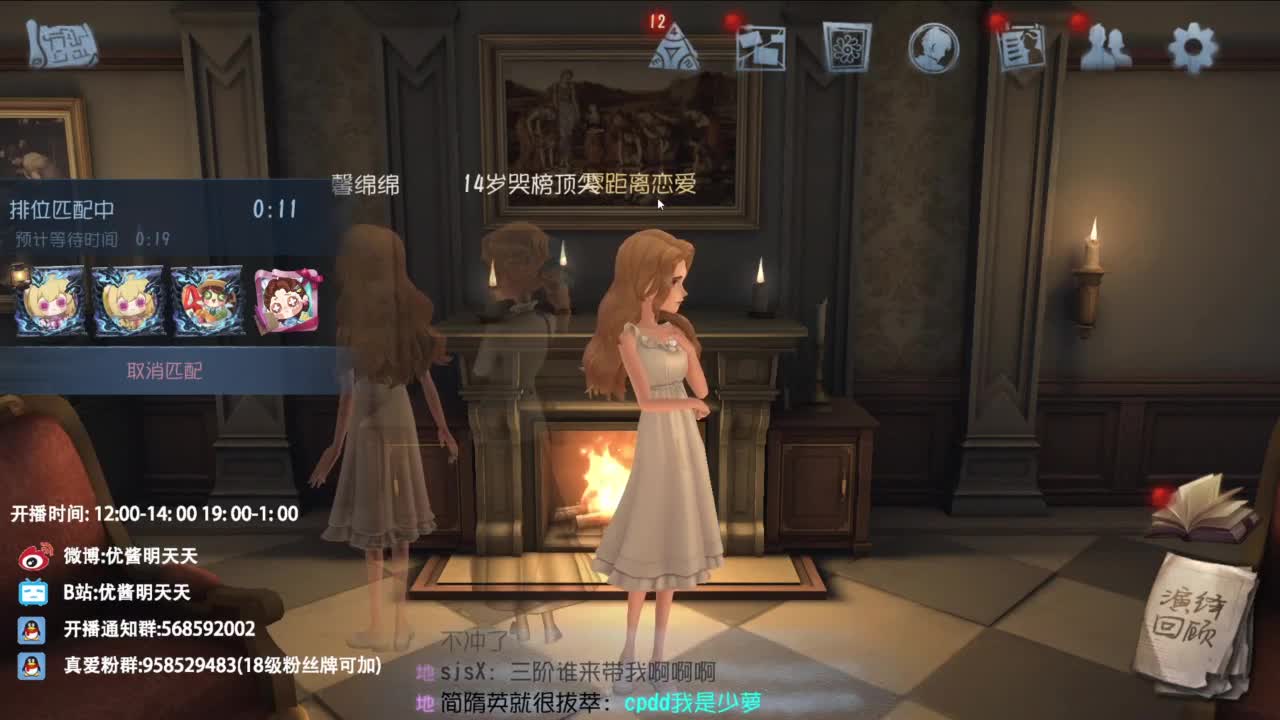
Task: Select the pink-framed teammate avatar
Action: (x=286, y=300)
